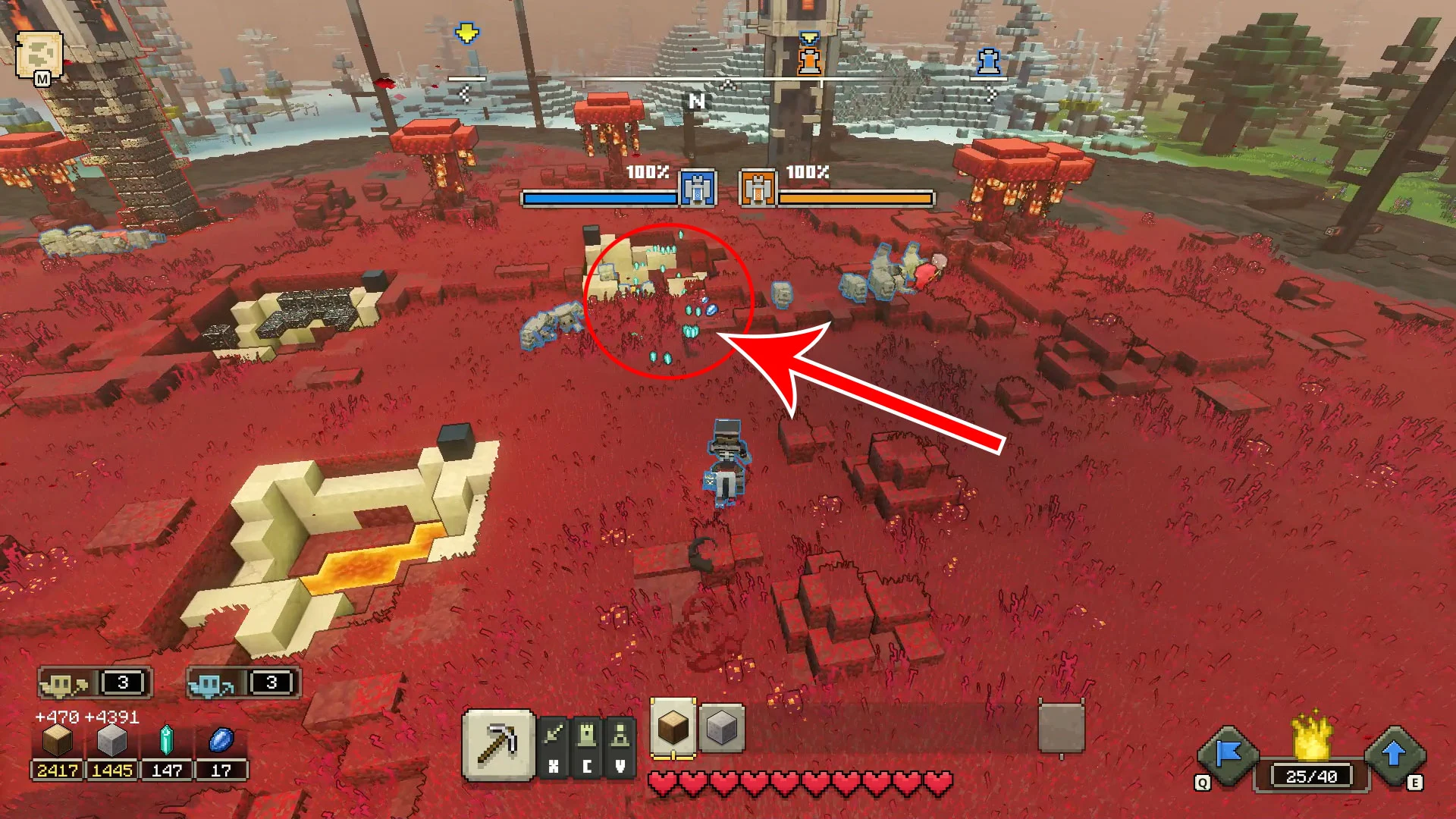
Task: Open the world map scroll icon
Action: pyautogui.click(x=39, y=55)
